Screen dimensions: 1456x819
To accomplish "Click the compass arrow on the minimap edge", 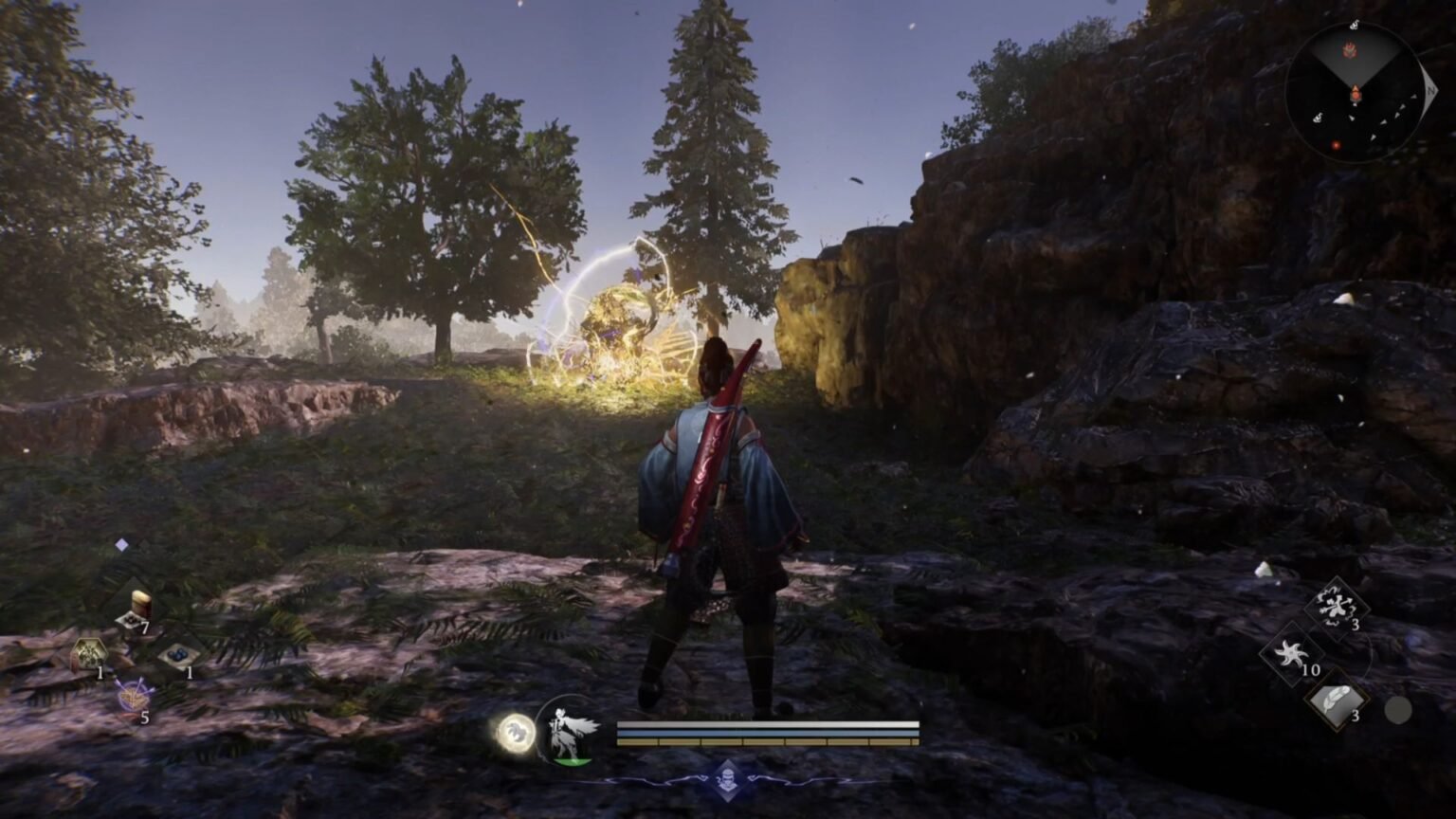I will point(1430,91).
